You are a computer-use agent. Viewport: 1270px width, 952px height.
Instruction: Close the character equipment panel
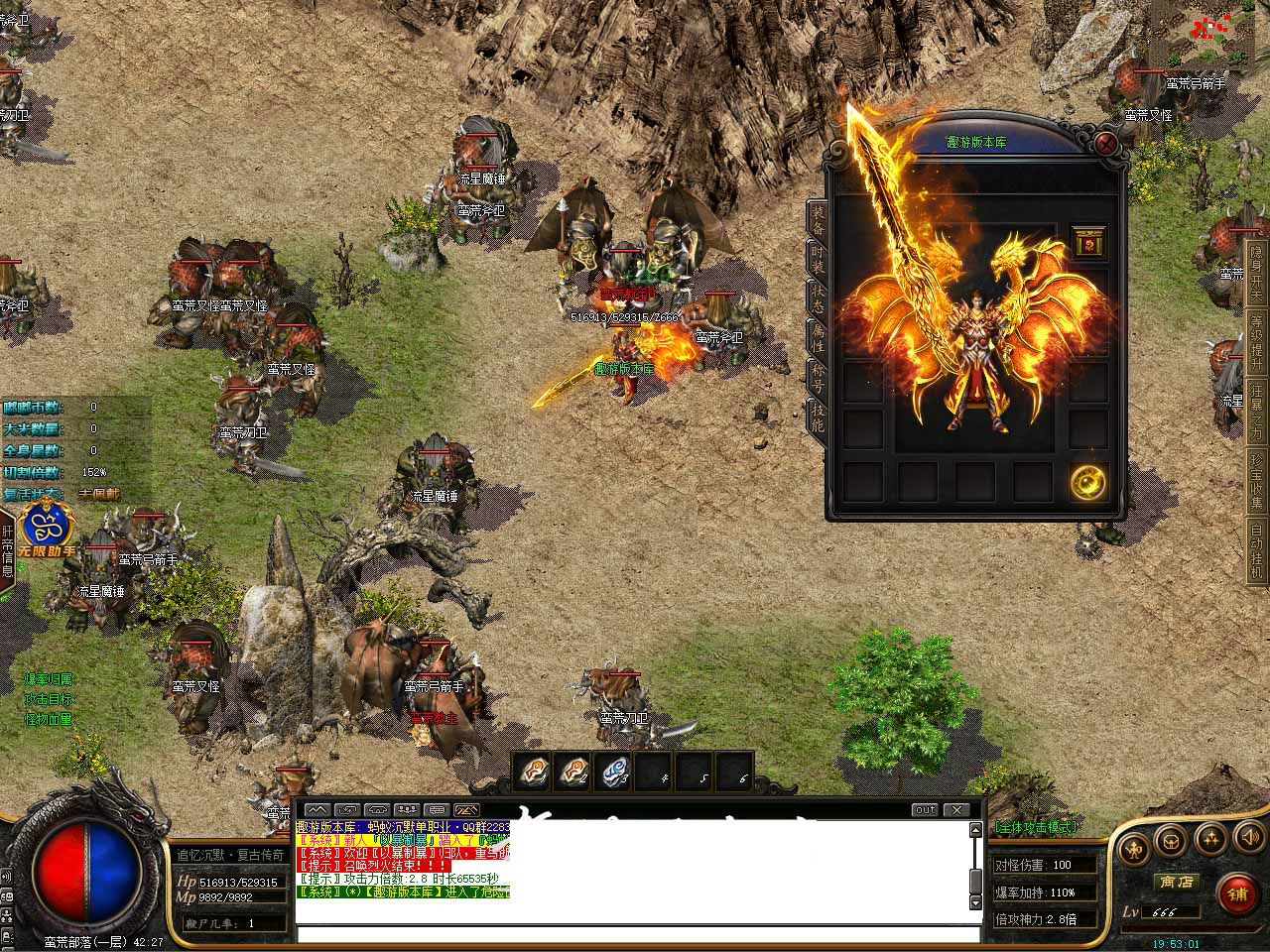[x=1105, y=145]
